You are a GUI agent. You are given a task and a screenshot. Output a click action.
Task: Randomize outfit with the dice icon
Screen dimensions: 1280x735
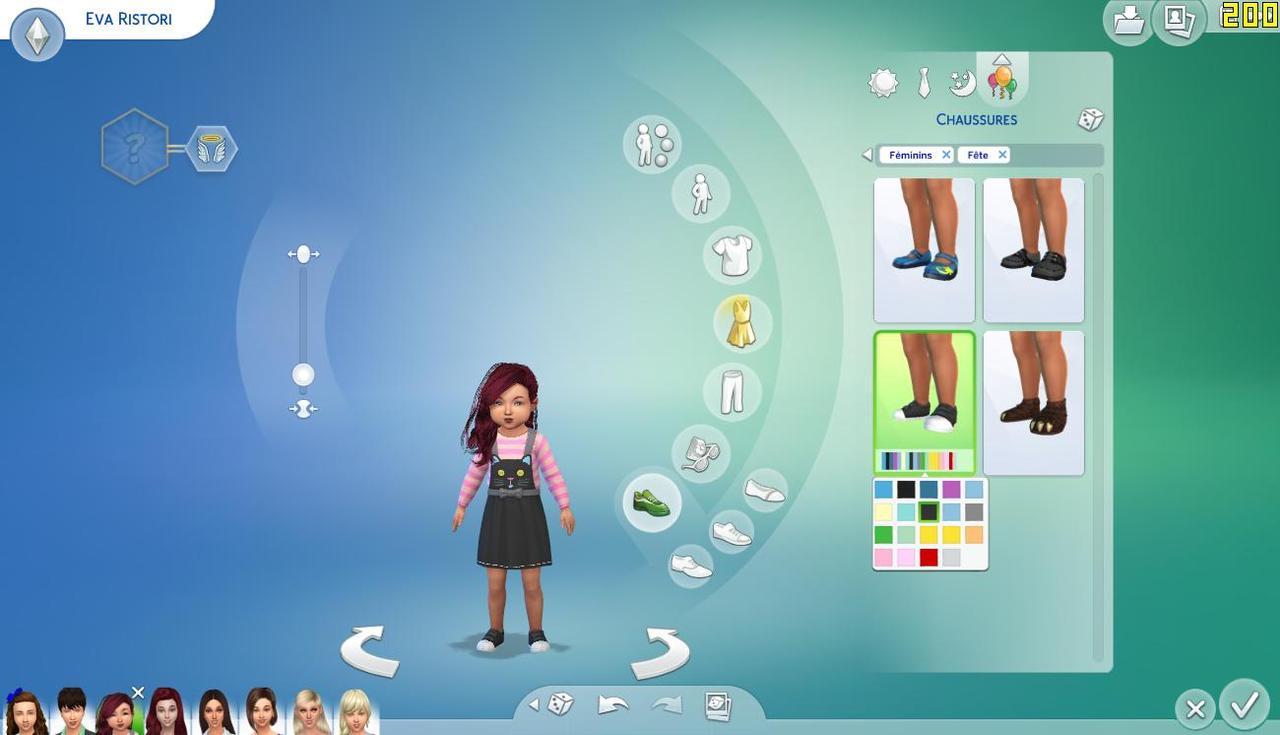tap(1090, 120)
